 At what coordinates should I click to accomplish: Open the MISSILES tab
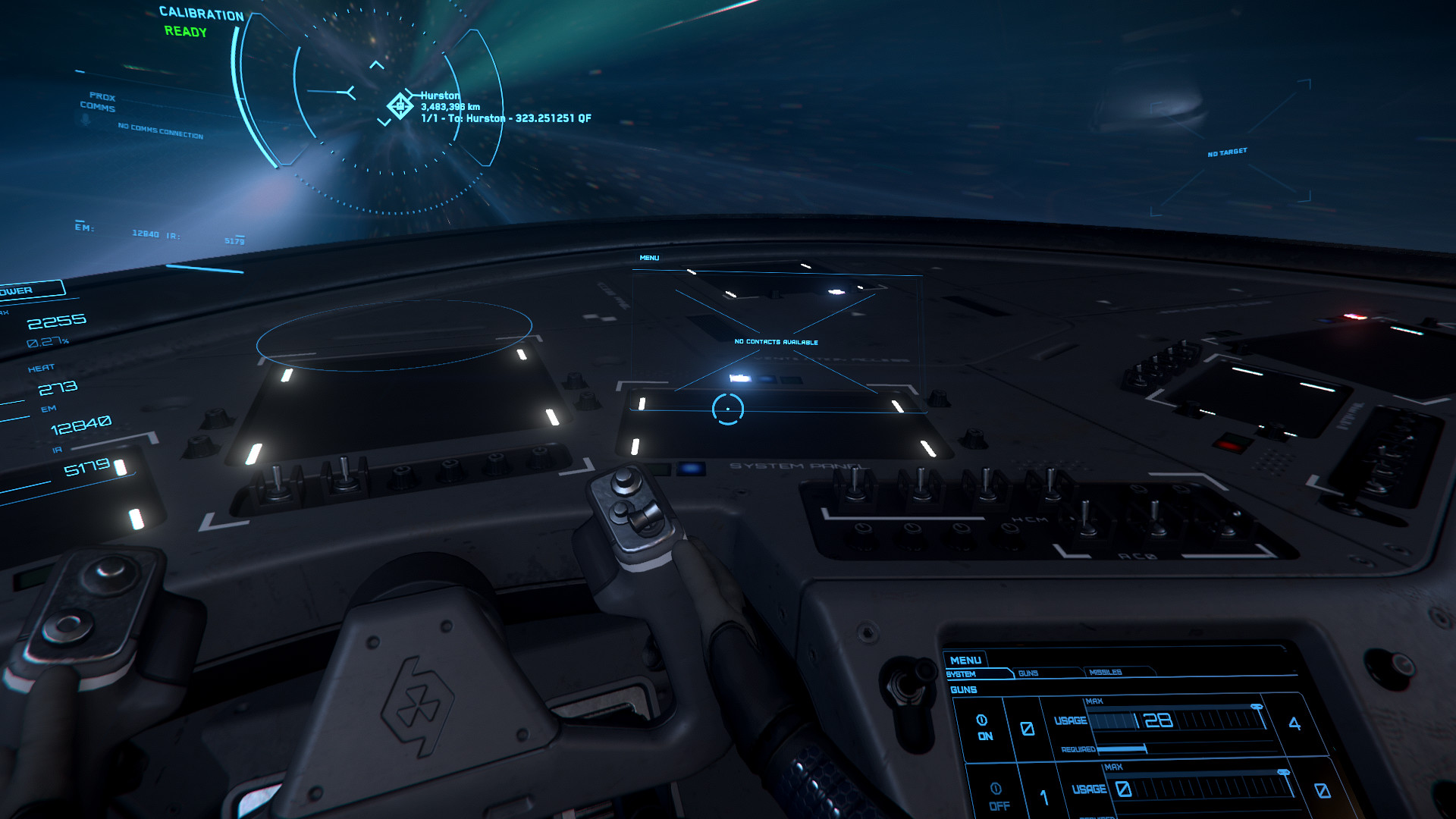(1105, 673)
